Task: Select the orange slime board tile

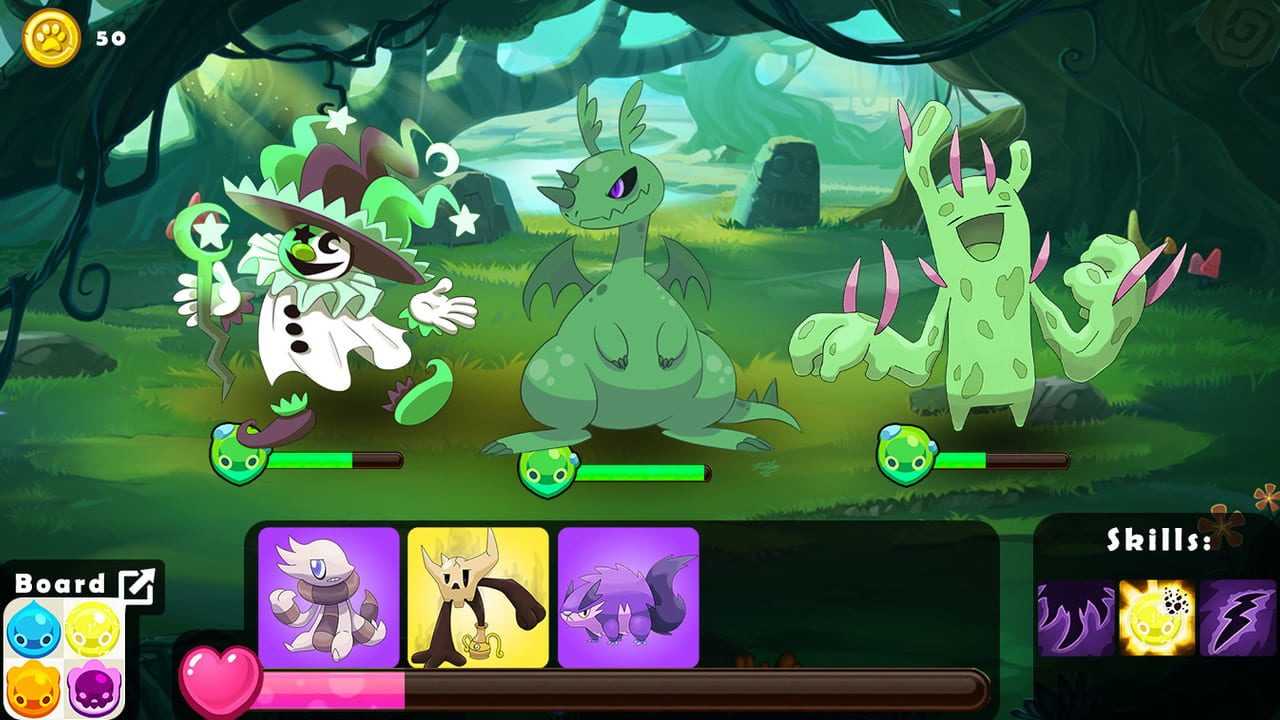Action: pyautogui.click(x=34, y=689)
